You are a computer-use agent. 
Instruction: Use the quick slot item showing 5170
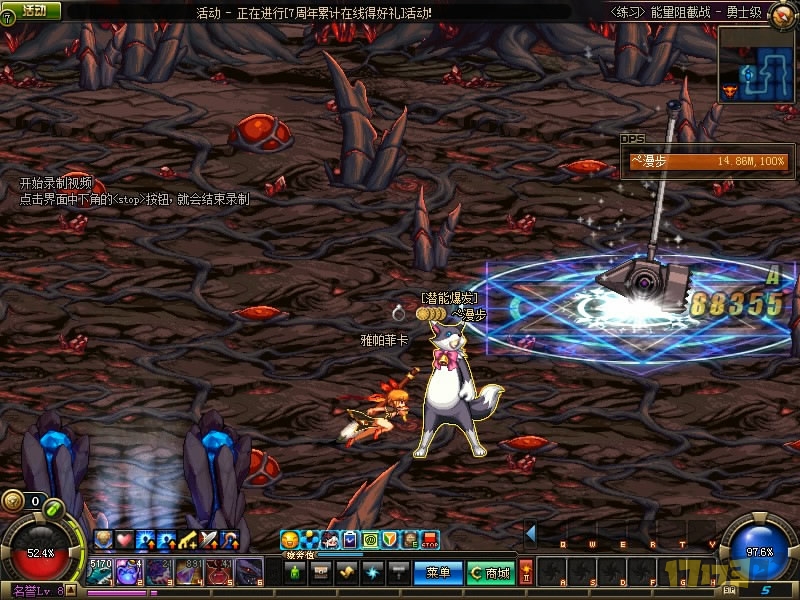pos(101,572)
